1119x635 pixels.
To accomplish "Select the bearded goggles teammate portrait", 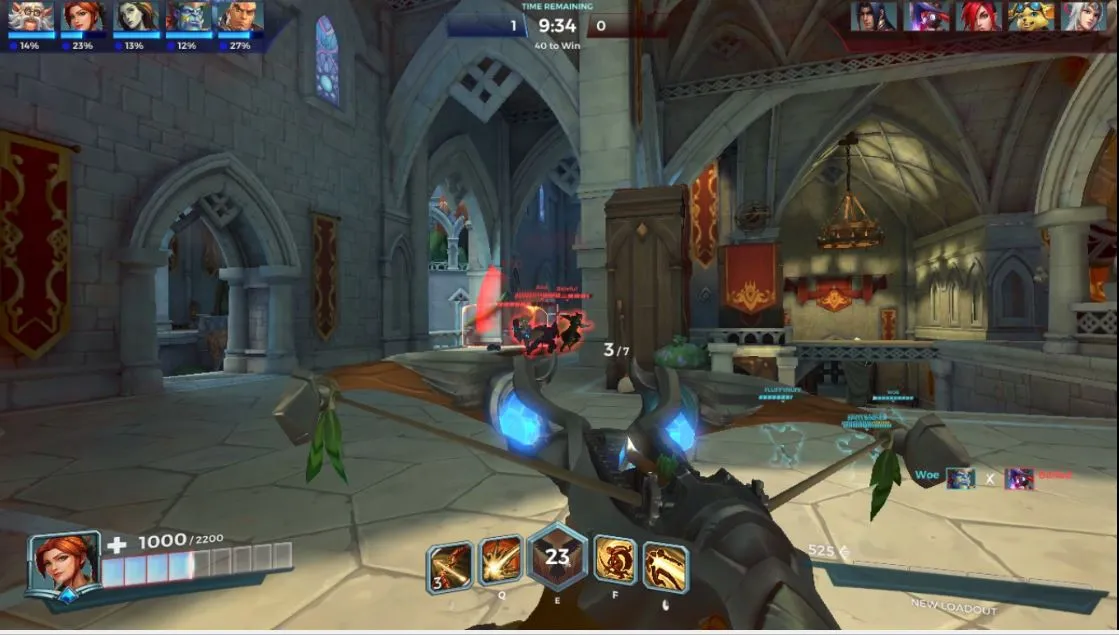I will coord(31,17).
